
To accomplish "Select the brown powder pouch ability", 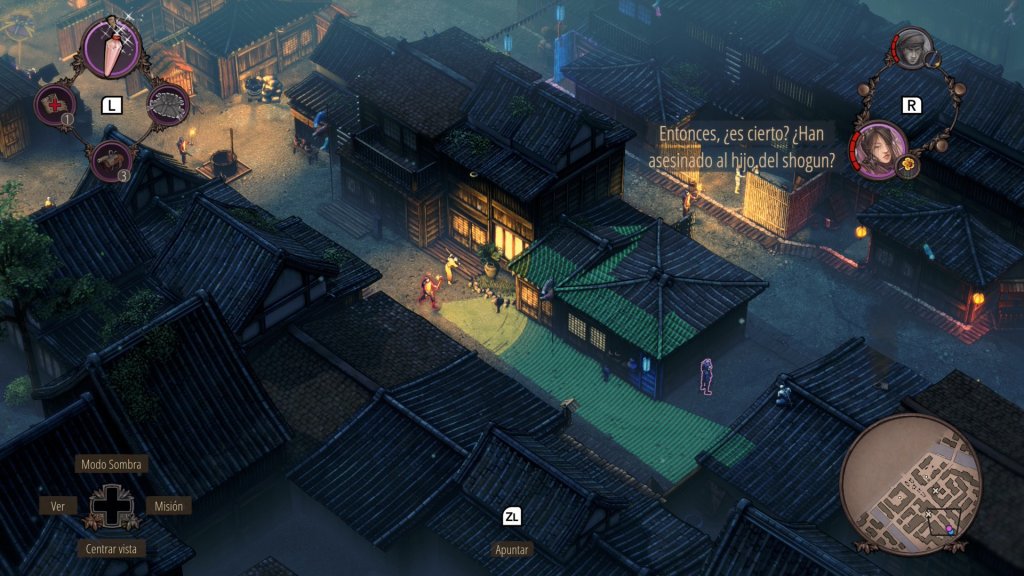I will click(x=111, y=160).
